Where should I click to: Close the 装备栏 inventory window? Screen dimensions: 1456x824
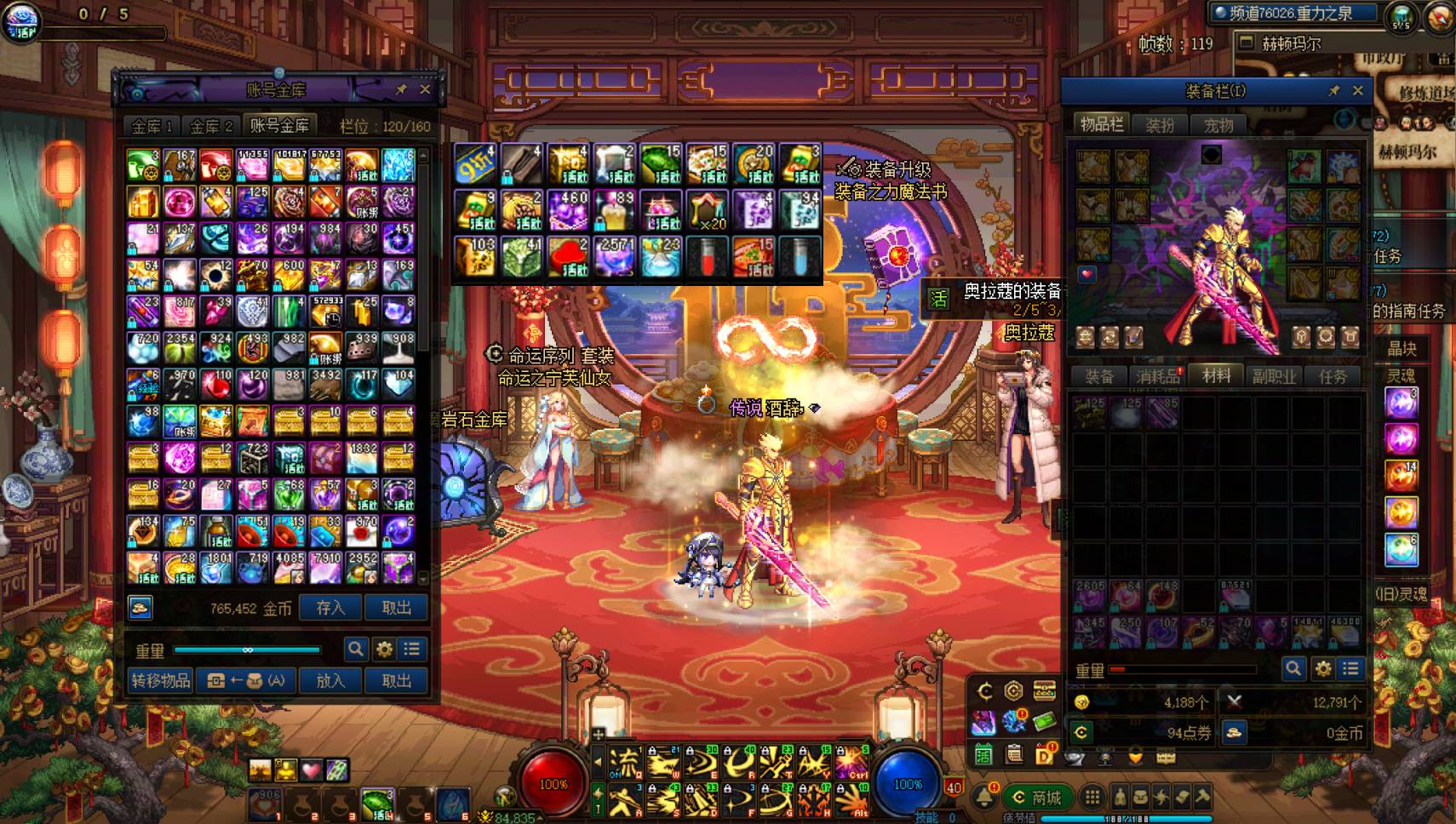point(1358,90)
